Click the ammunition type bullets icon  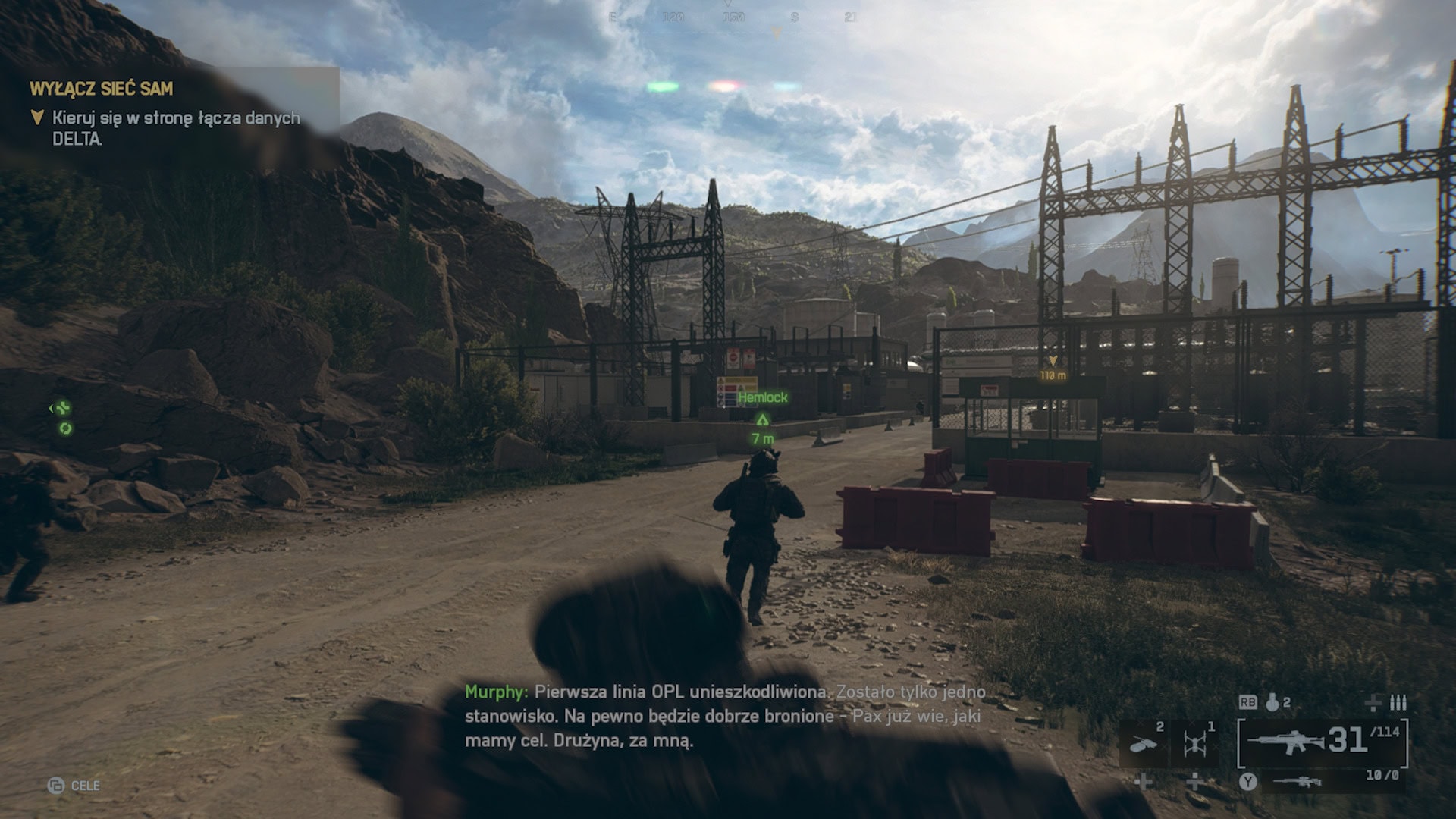(x=1399, y=704)
